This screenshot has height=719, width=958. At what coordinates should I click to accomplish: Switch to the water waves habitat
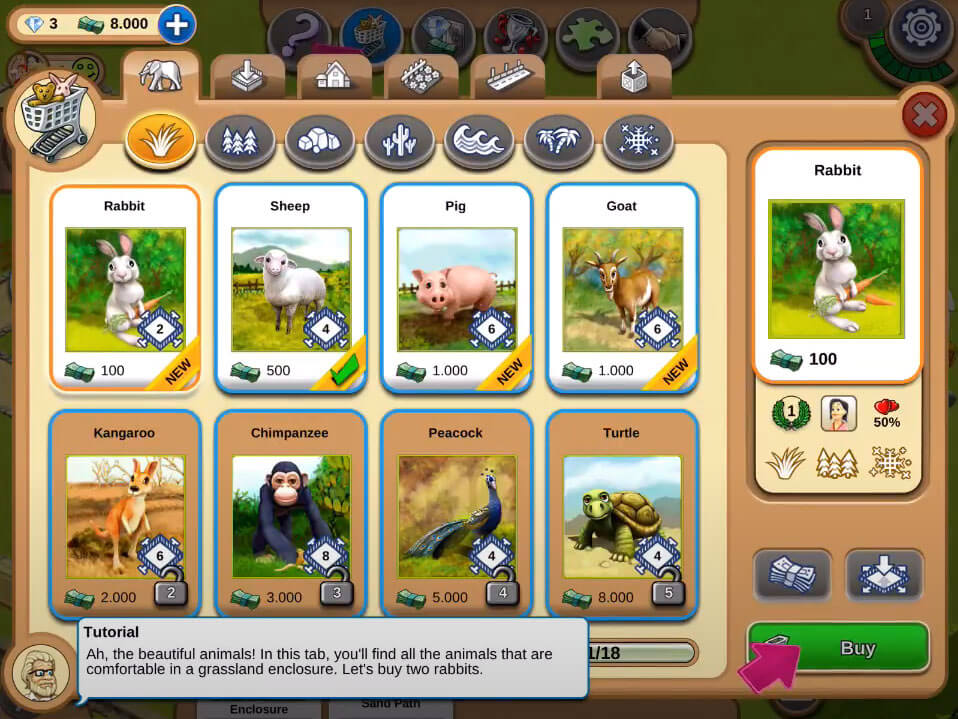[x=479, y=141]
